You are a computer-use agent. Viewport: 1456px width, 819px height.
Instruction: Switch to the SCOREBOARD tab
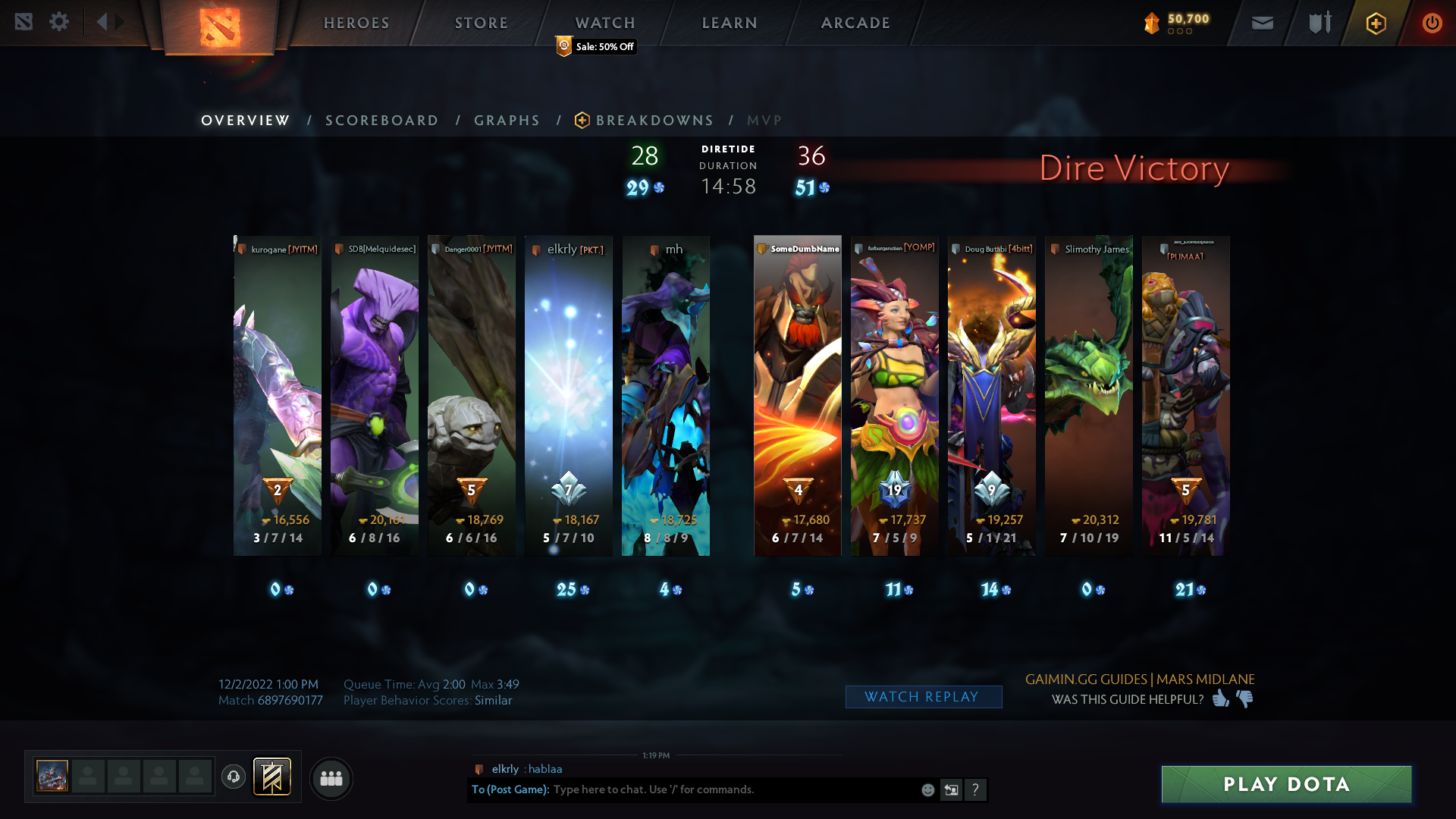pyautogui.click(x=381, y=120)
